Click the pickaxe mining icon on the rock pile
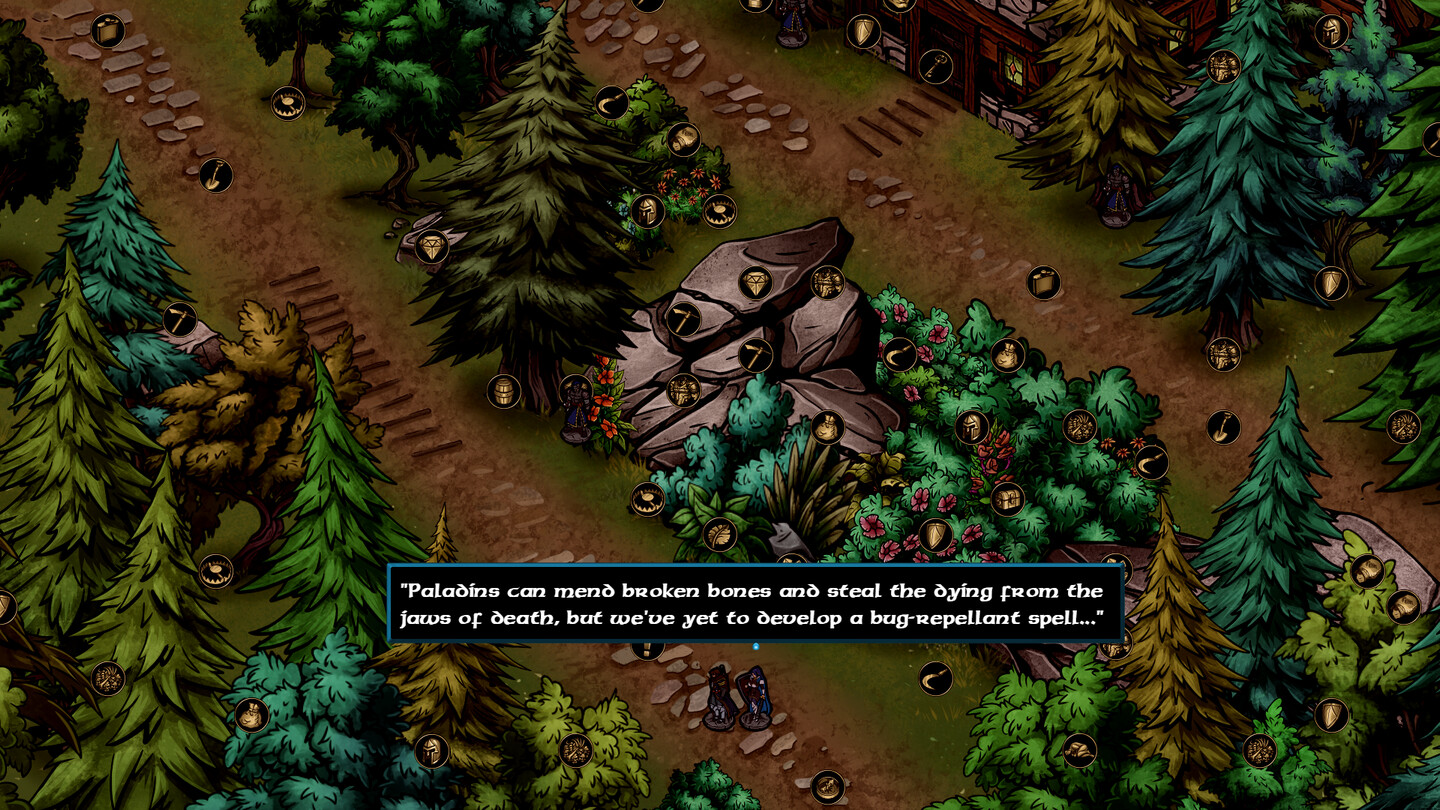This screenshot has height=810, width=1440. (757, 353)
